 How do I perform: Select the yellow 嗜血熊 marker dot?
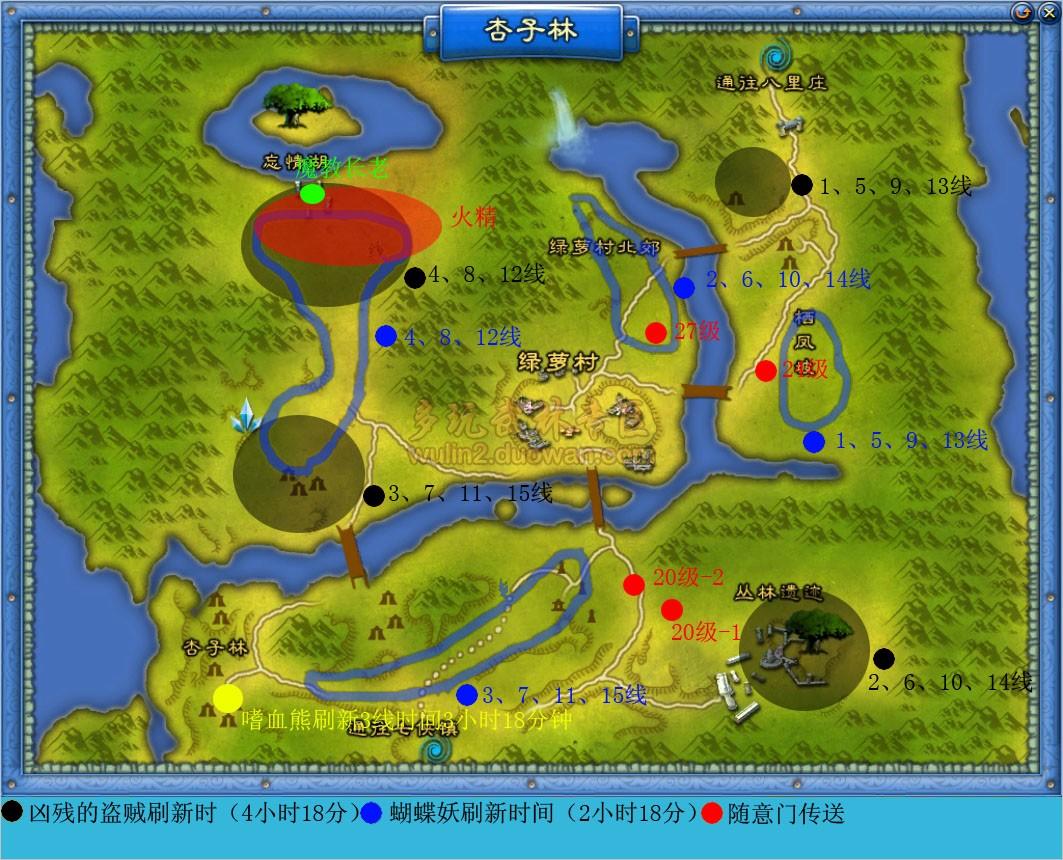[x=228, y=699]
